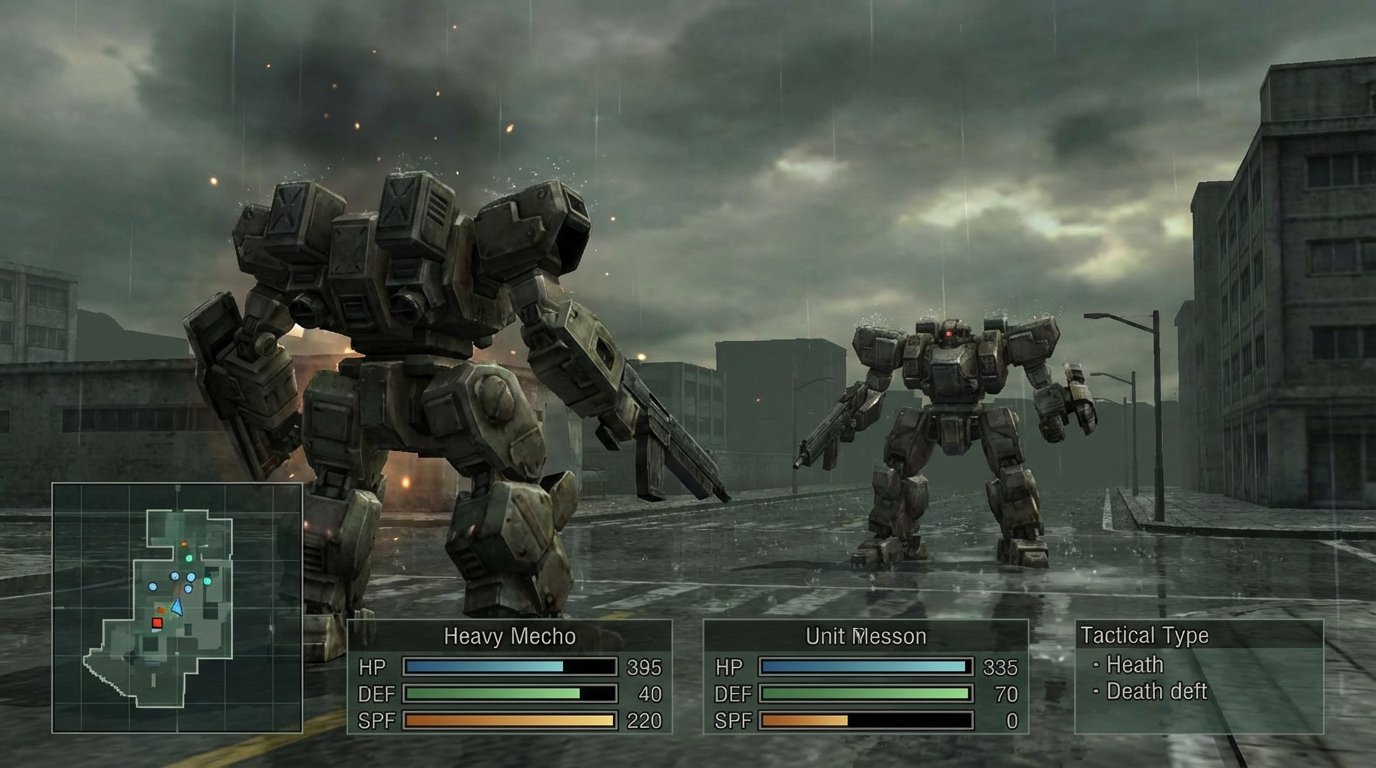Expand the Tactical Type panel
Viewport: 1376px width, 768px height.
pos(1143,636)
